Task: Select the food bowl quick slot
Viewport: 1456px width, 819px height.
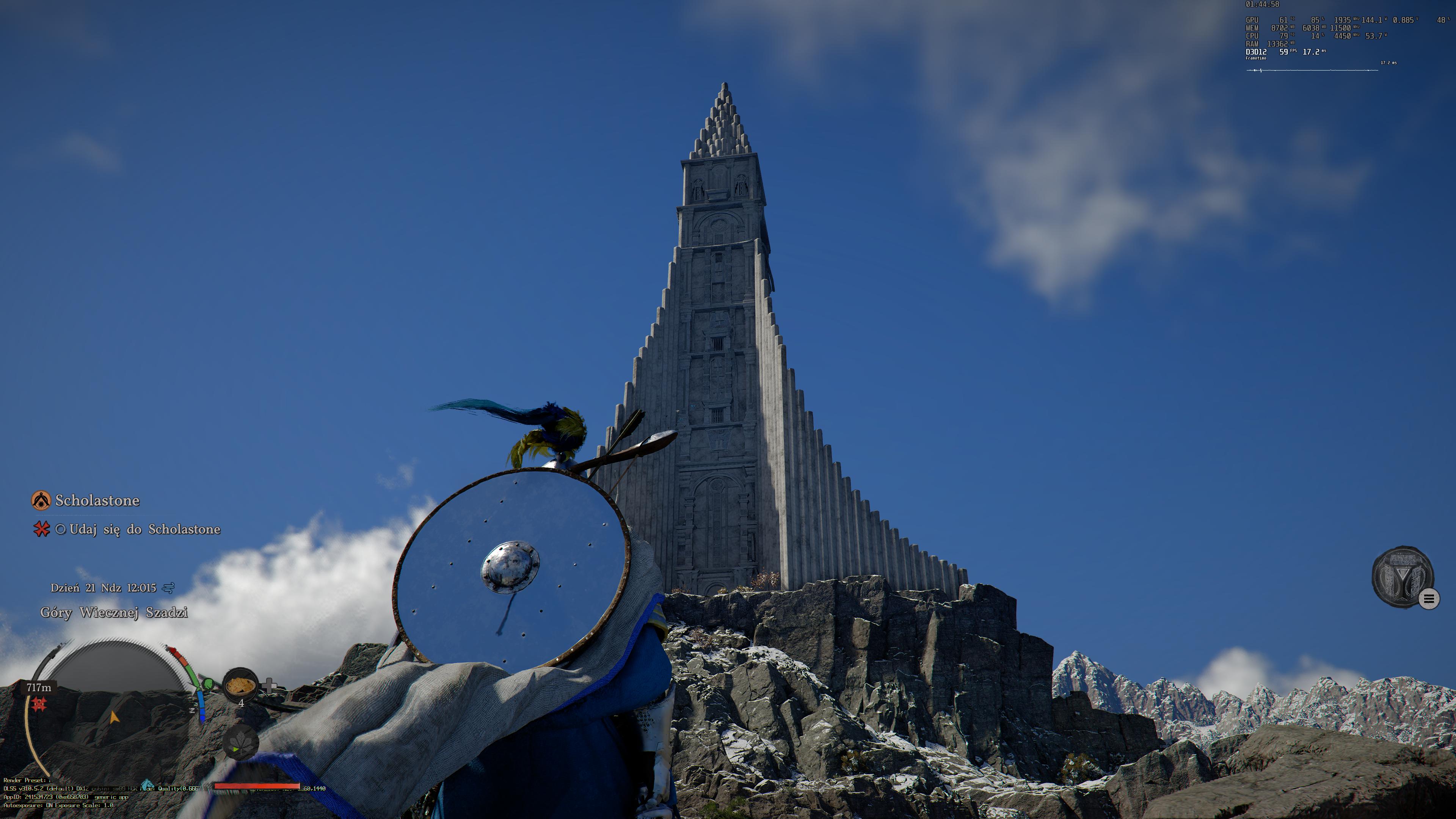Action: tap(240, 685)
